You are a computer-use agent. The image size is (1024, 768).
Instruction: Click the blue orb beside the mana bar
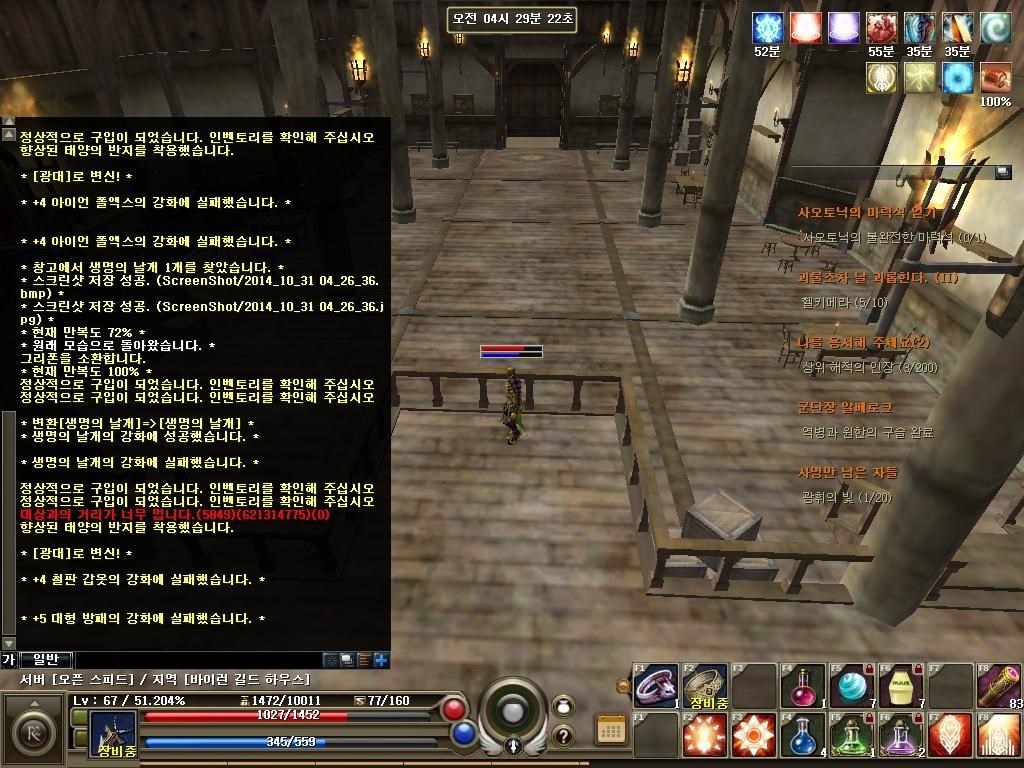(462, 734)
